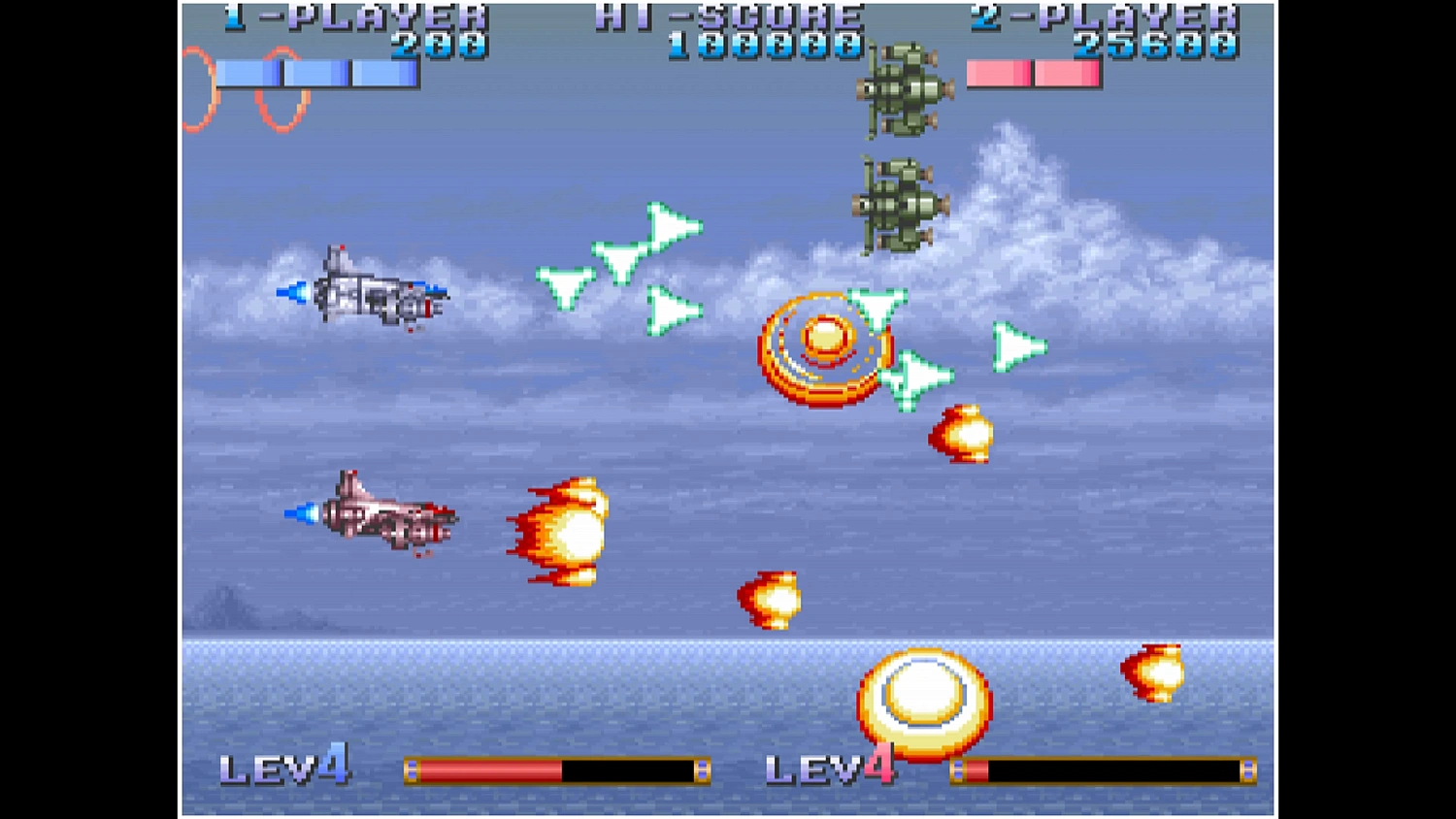
Task: Toggle the blue 1-Player health bar
Action: pyautogui.click(x=315, y=73)
